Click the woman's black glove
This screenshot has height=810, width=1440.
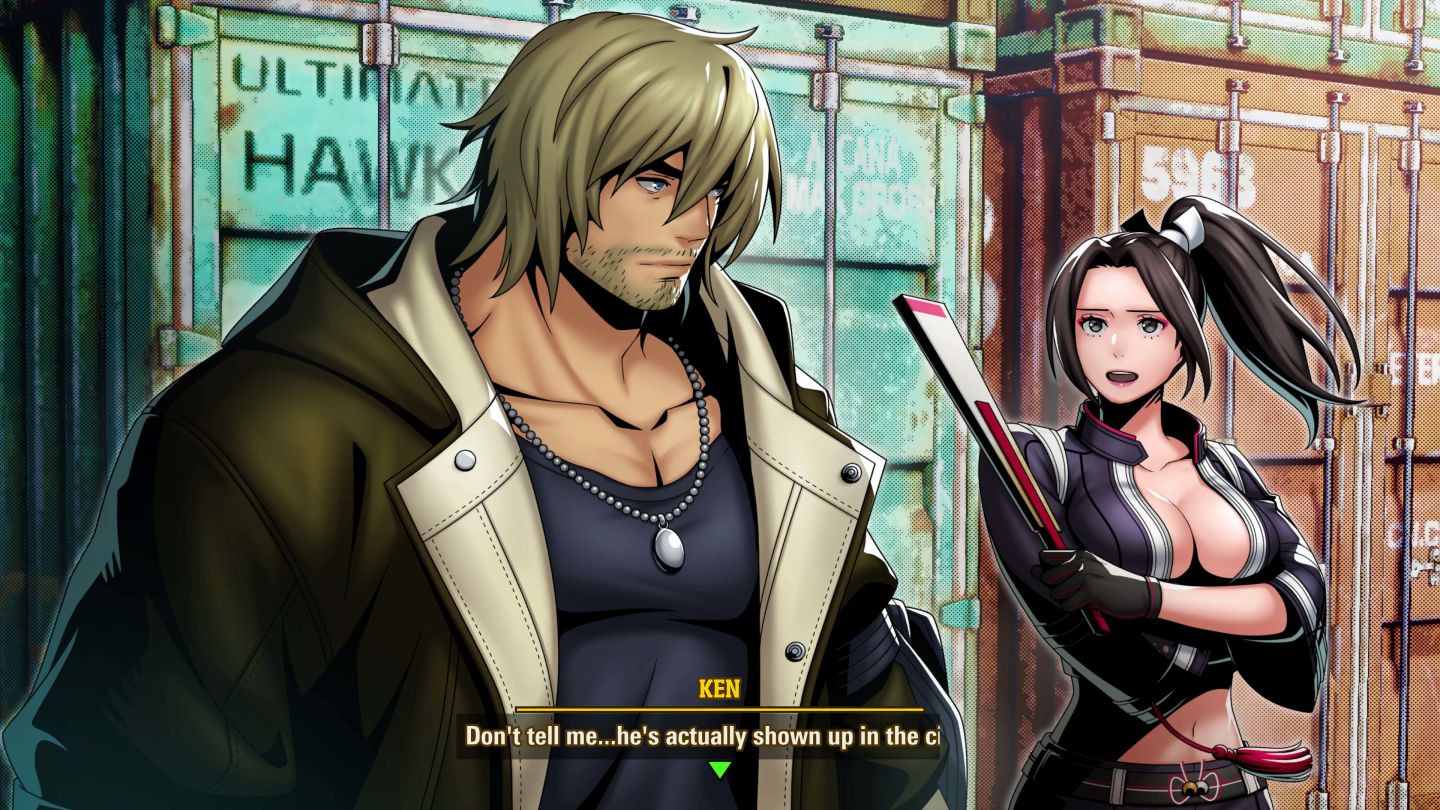[1090, 590]
